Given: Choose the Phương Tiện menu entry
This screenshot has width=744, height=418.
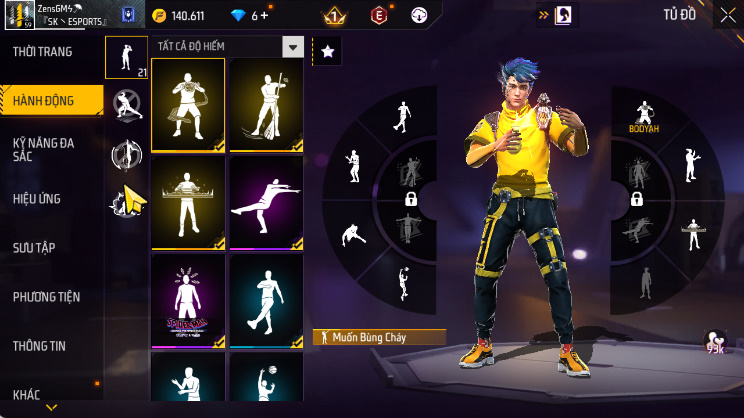Looking at the screenshot, I should (x=46, y=297).
